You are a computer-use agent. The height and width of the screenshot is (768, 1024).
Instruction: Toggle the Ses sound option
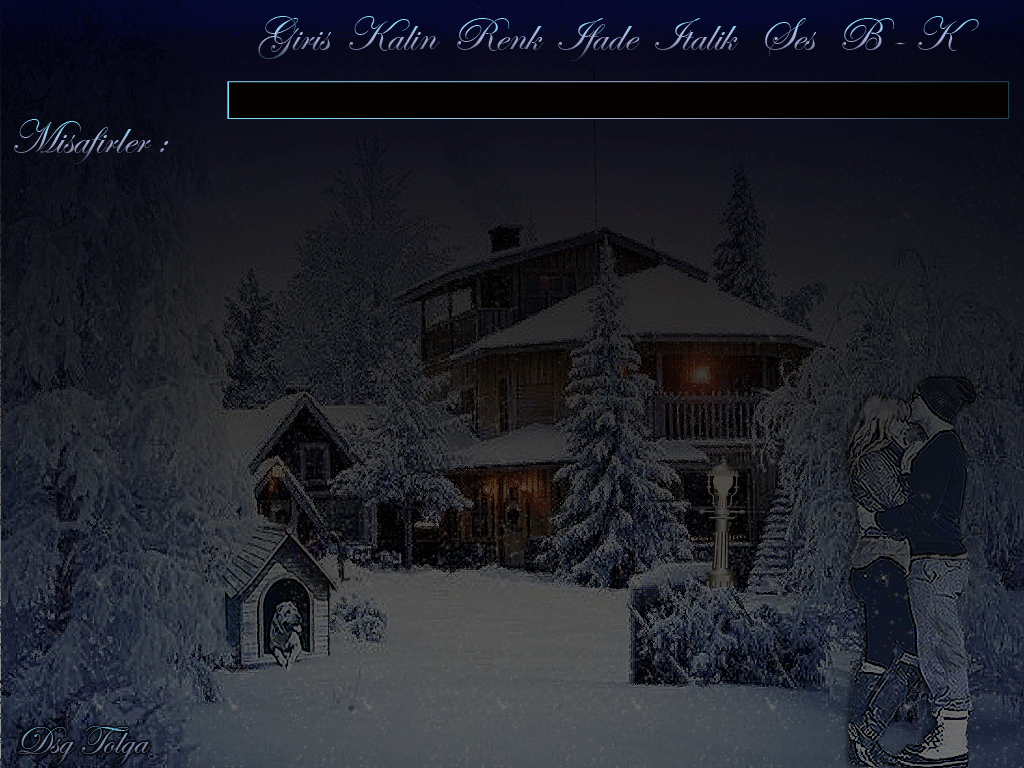790,39
